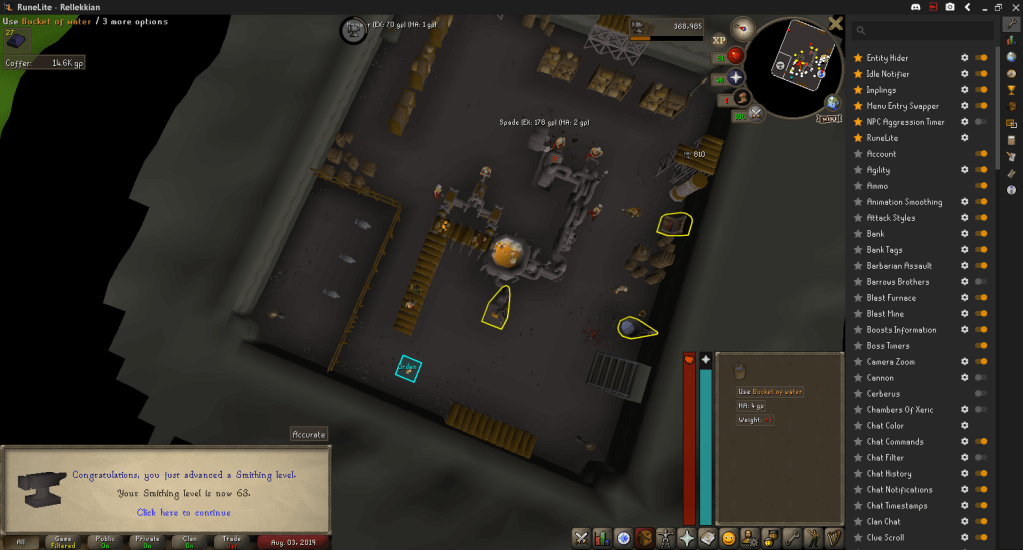
Task: Open the Skills bar chart tab
Action: 601,538
